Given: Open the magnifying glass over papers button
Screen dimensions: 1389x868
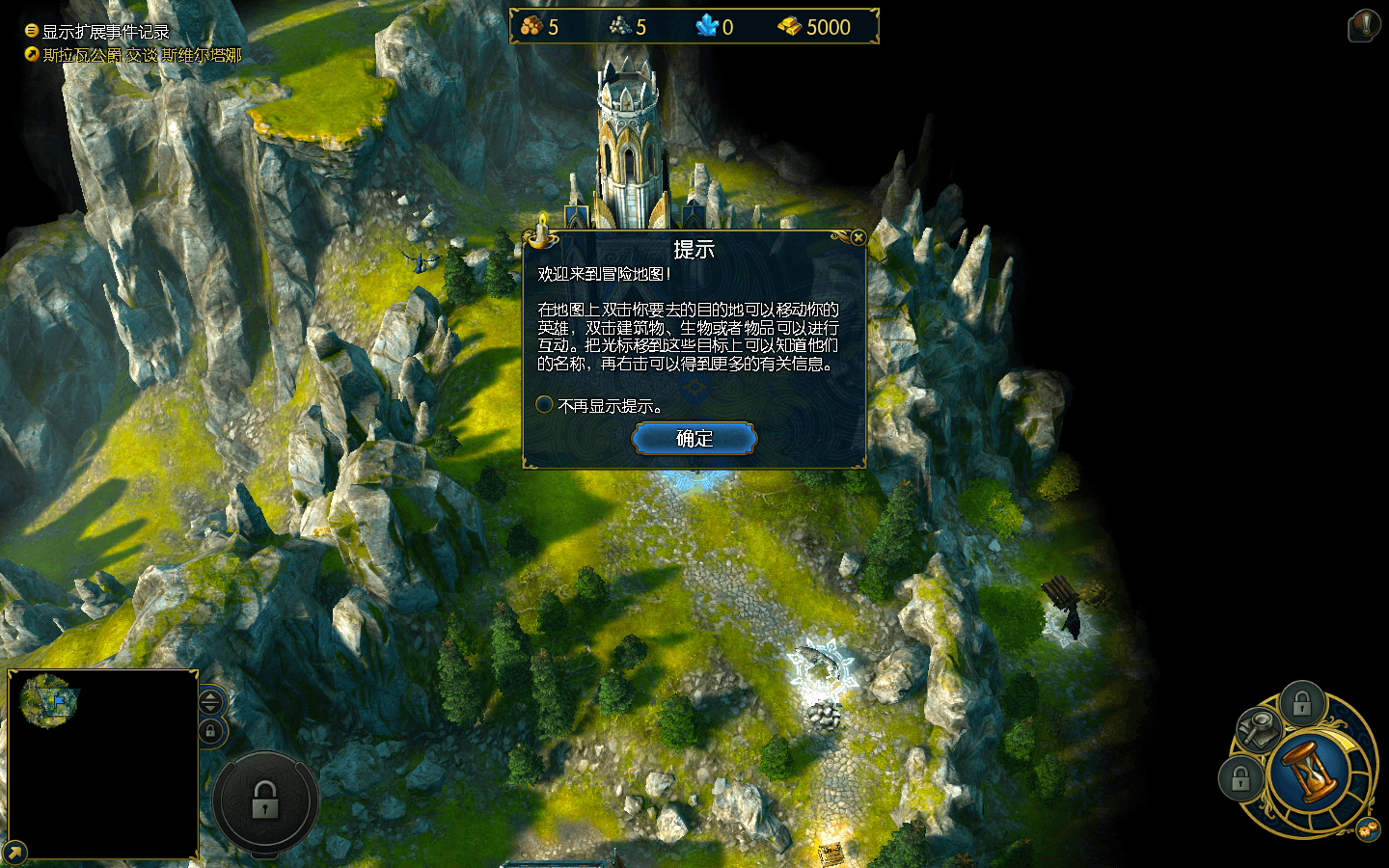Looking at the screenshot, I should [1258, 729].
